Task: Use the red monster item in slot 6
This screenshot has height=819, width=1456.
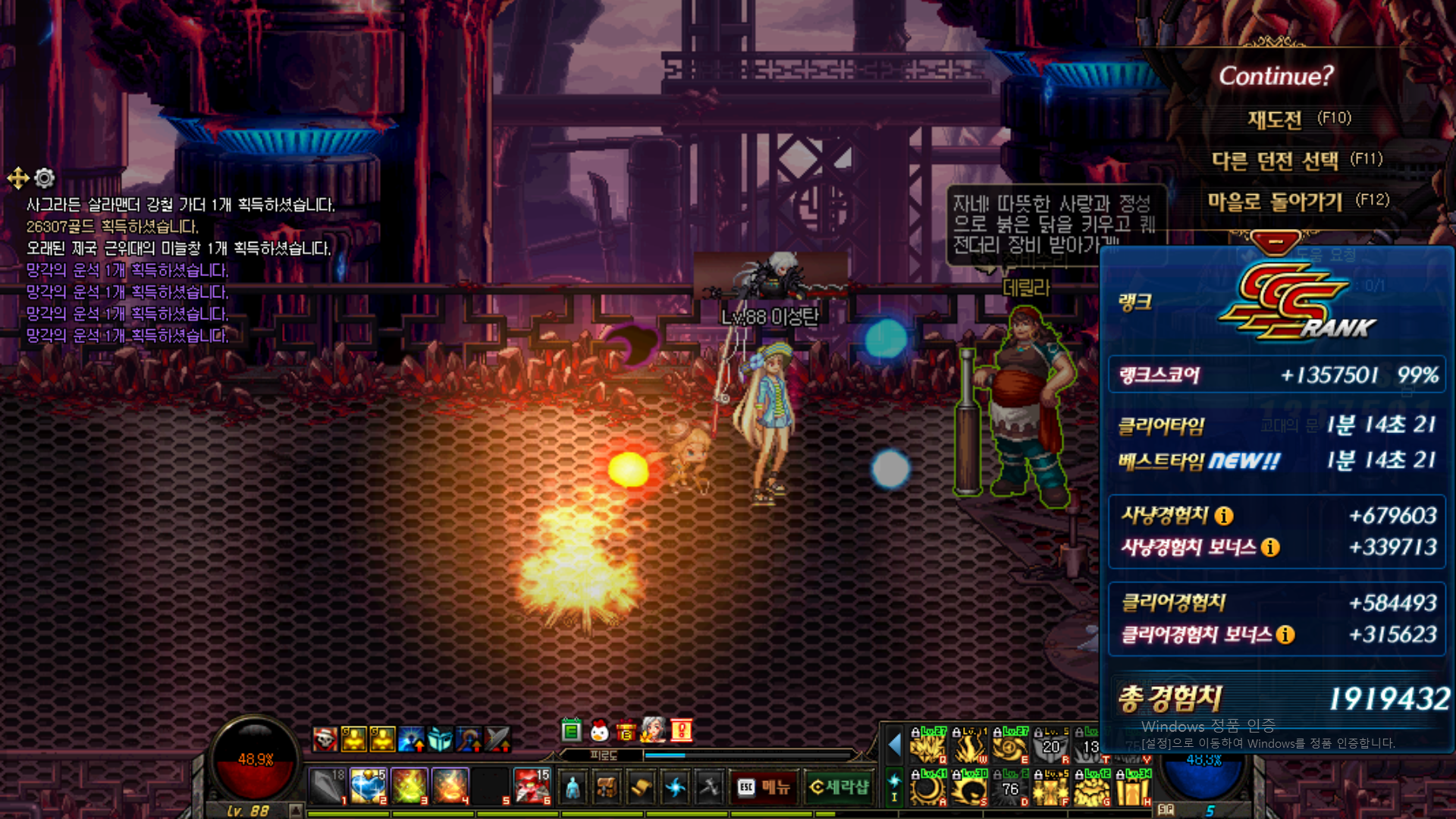Action: [x=532, y=786]
